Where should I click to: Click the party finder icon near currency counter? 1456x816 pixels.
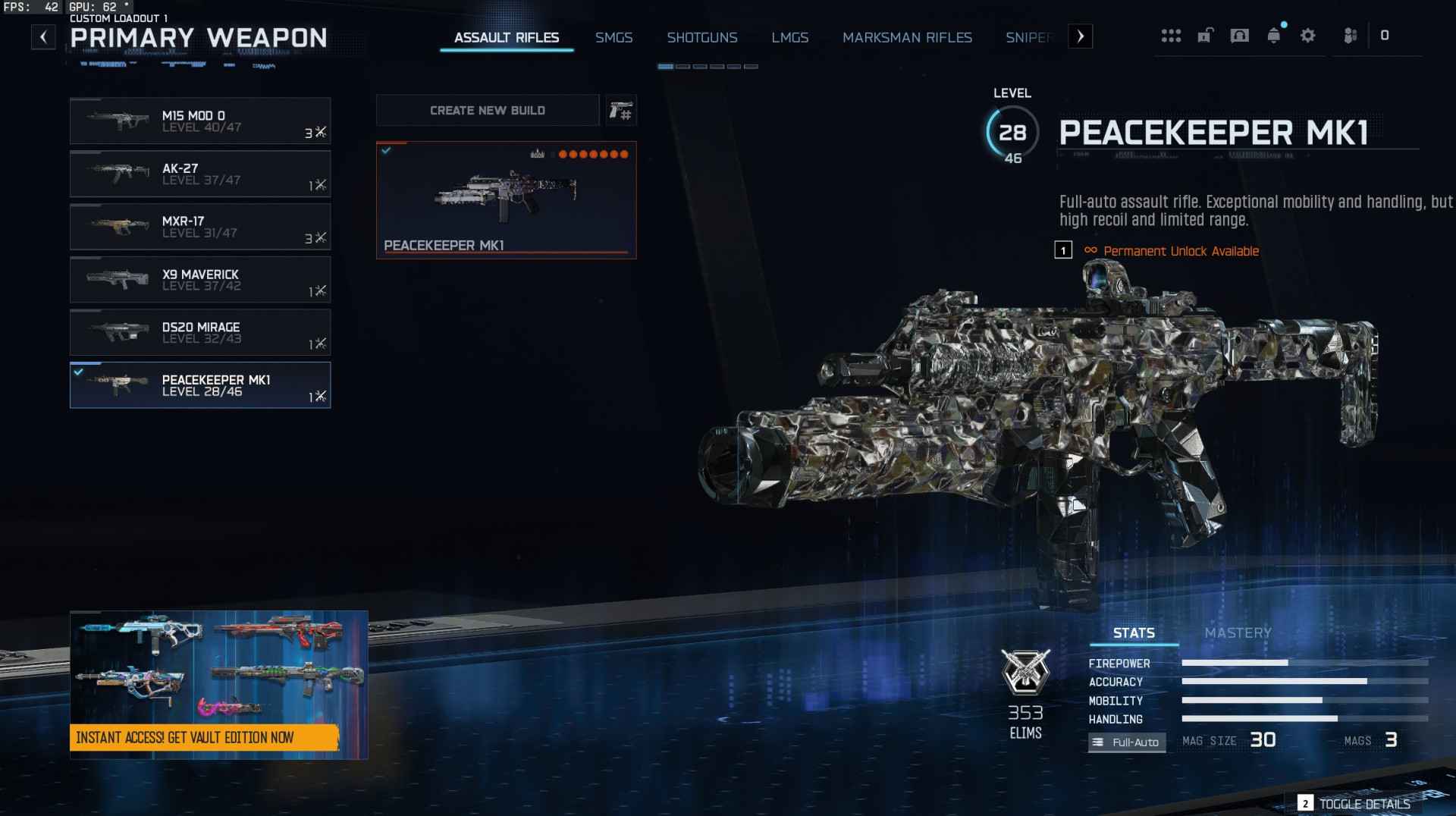point(1350,36)
